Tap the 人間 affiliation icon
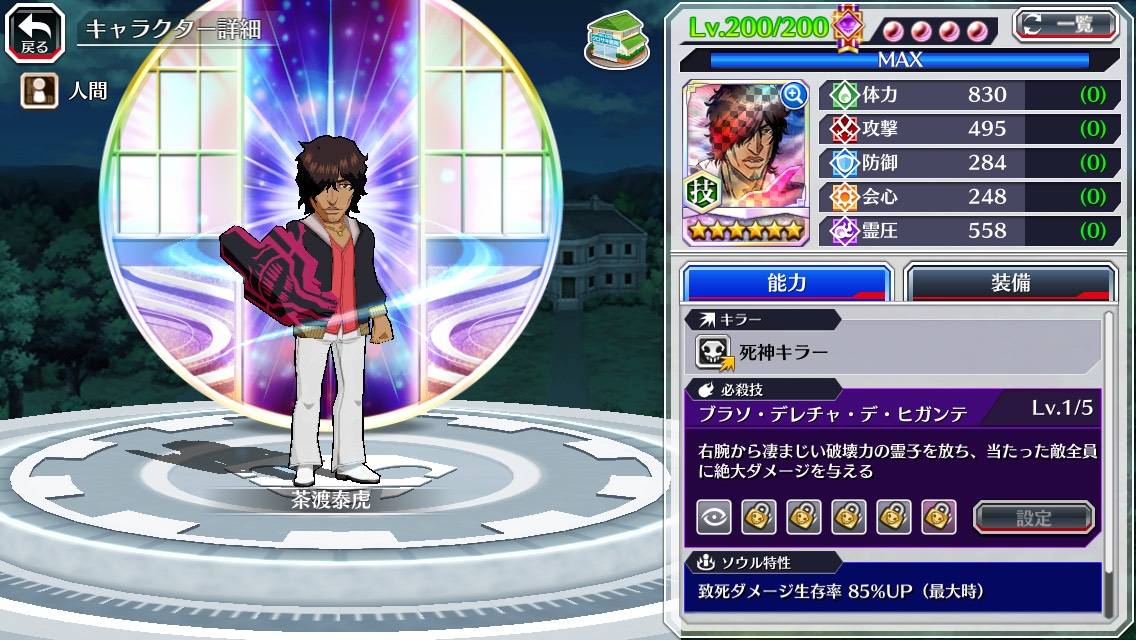 pos(37,90)
